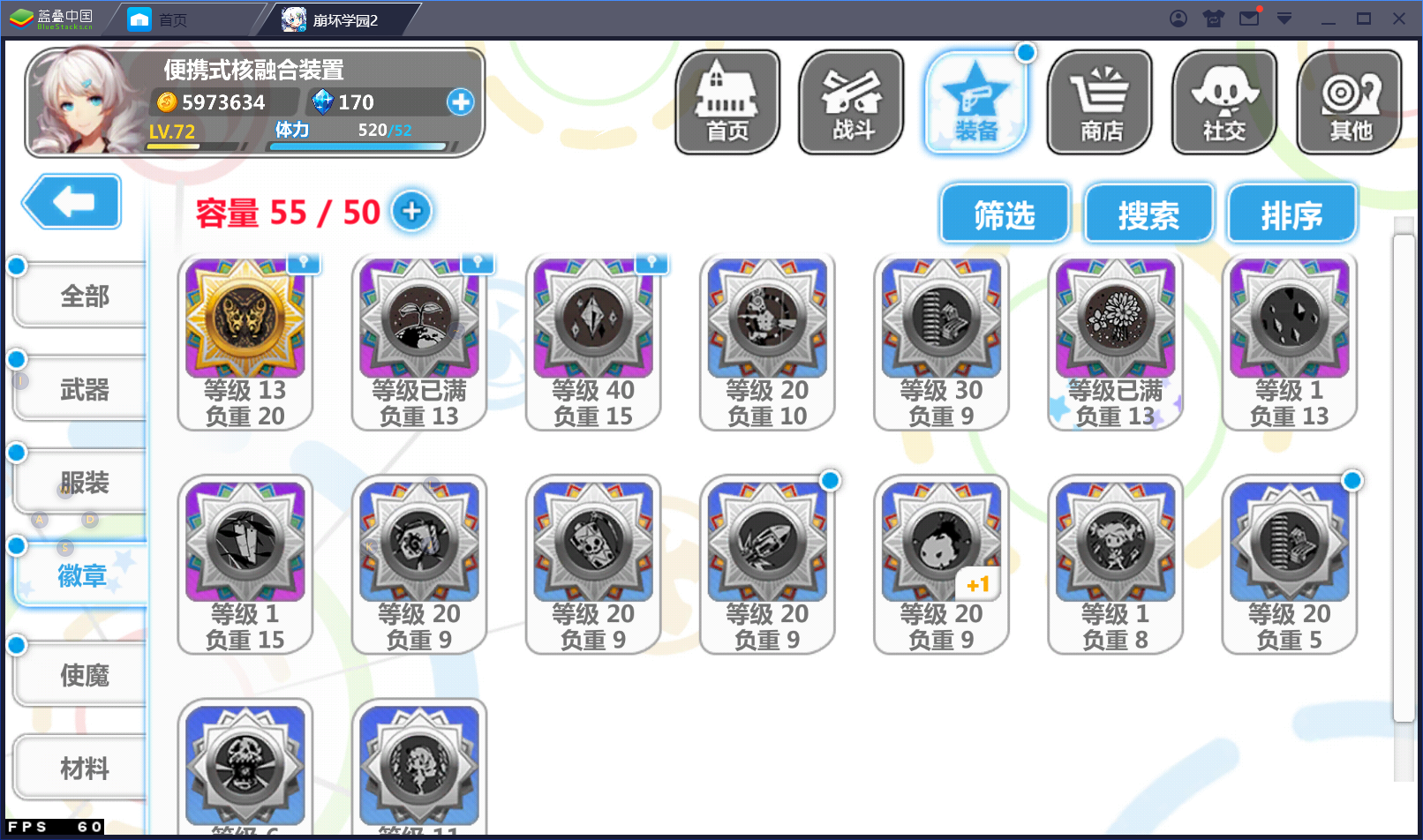The height and width of the screenshot is (840, 1423).
Task: Return to the game 首页 home icon
Action: (726, 101)
